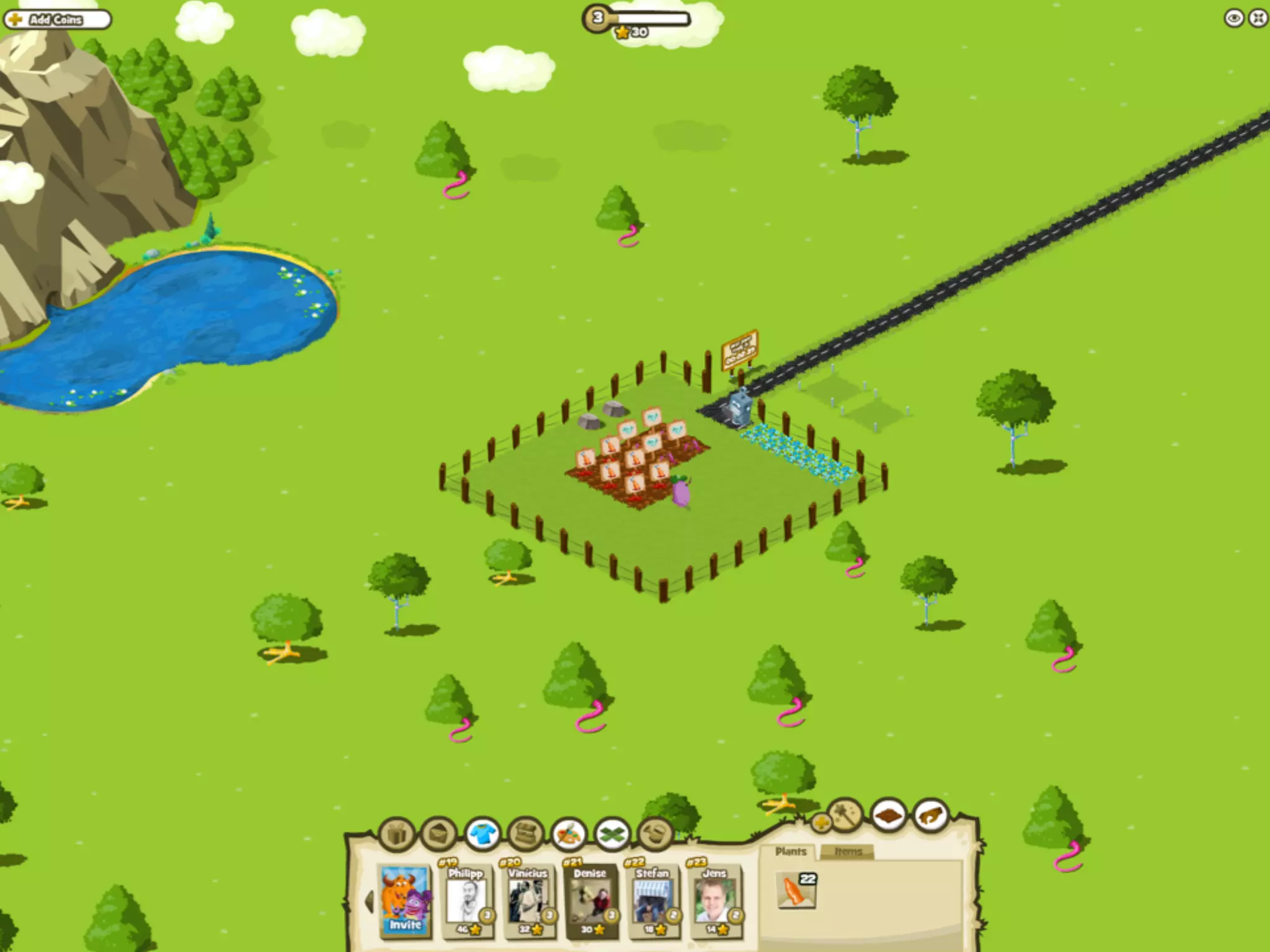1270x952 pixels.
Task: Click the Add Coins button
Action: 57,20
